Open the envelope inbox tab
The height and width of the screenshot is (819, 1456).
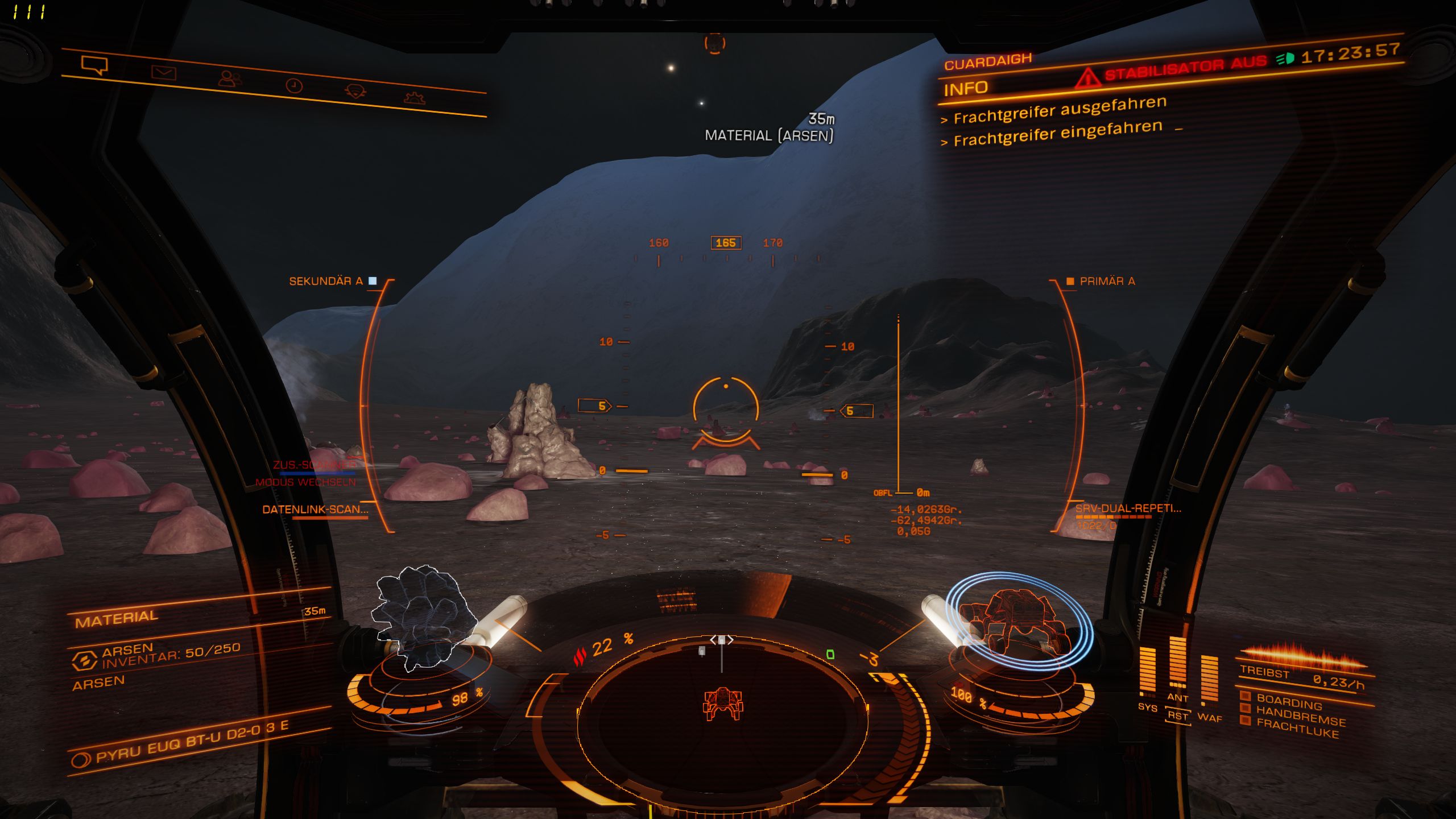(164, 72)
